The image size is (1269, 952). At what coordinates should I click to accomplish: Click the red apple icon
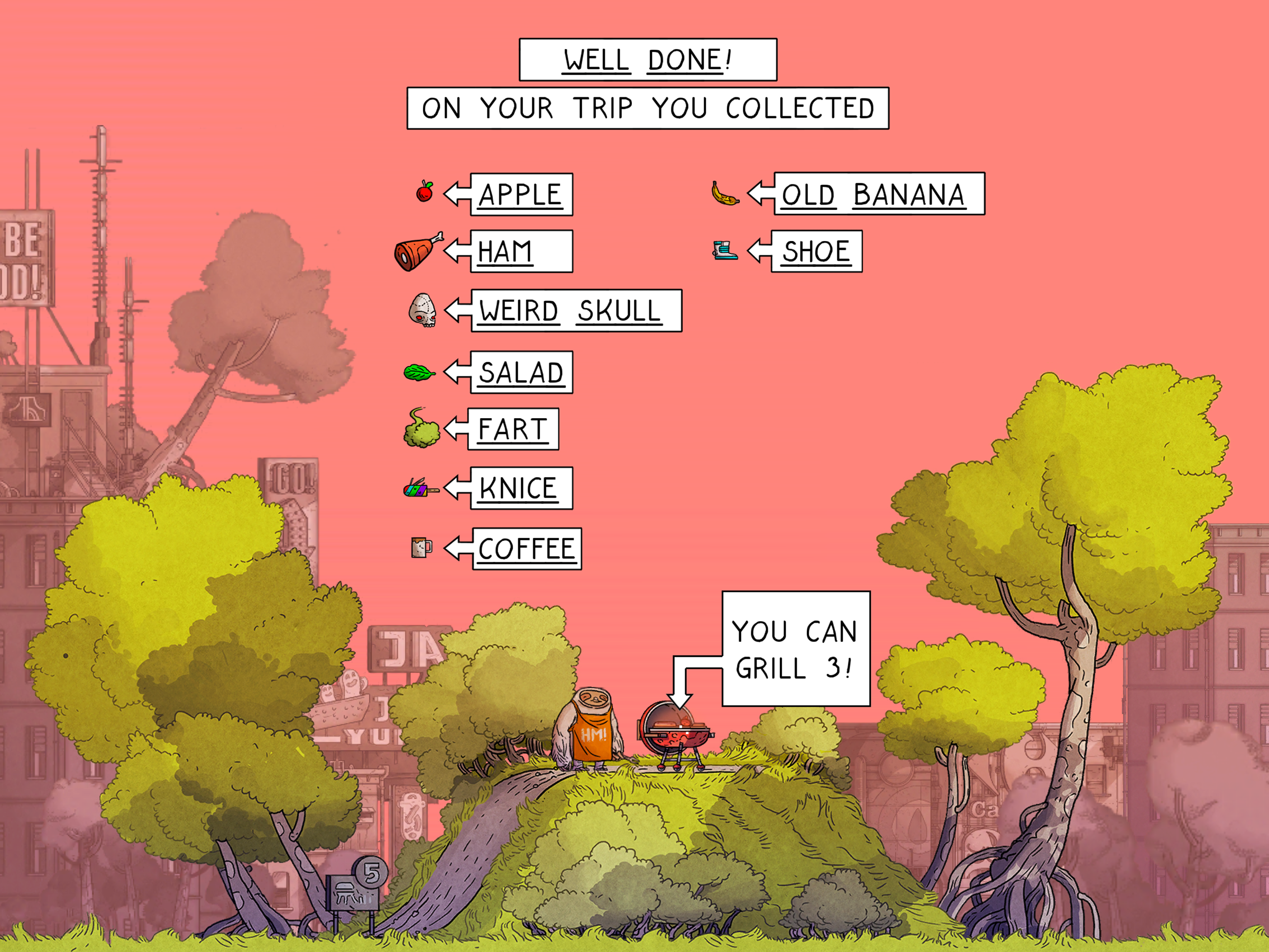[425, 191]
